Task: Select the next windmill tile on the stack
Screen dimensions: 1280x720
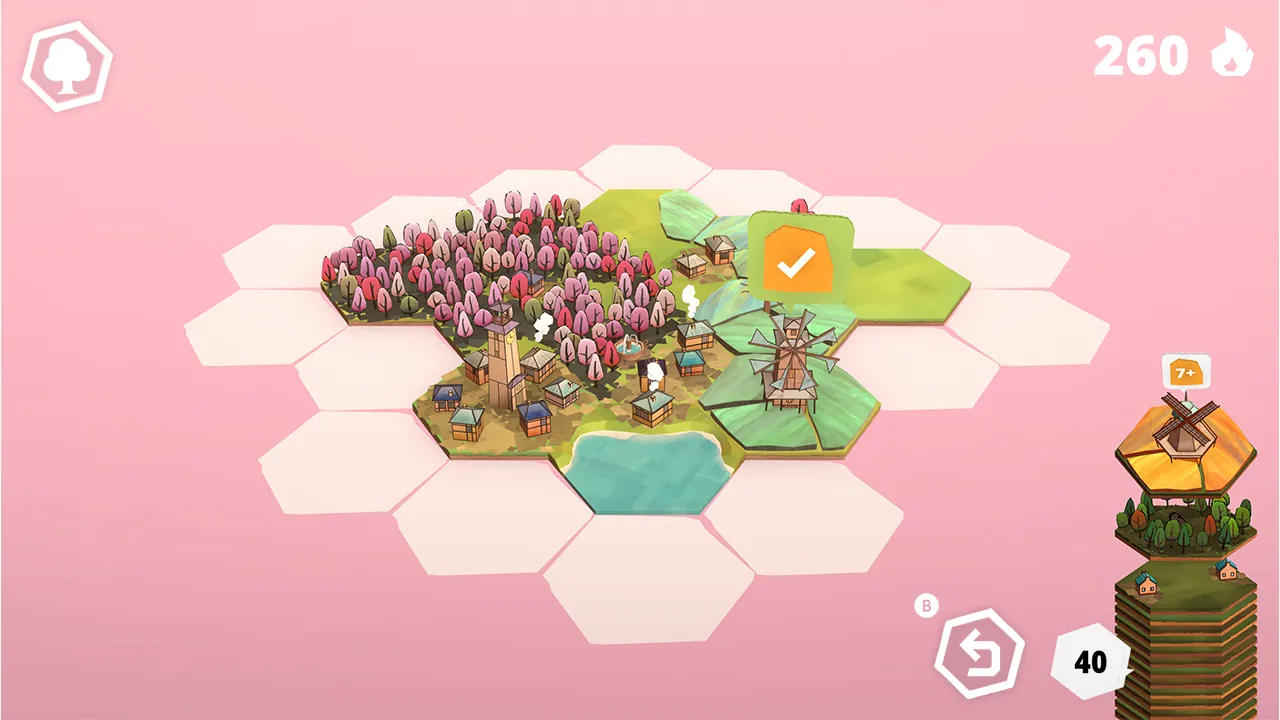Action: [x=1185, y=445]
